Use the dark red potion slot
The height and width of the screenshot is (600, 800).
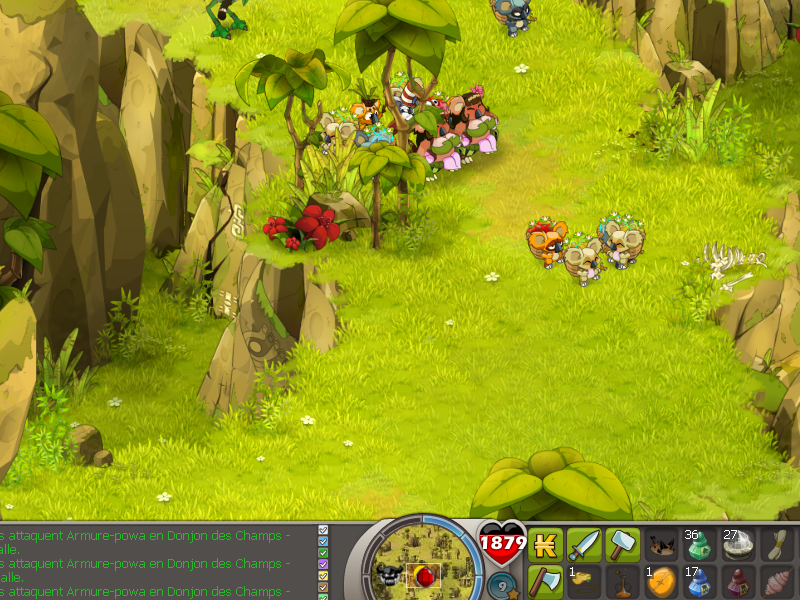[x=738, y=581]
